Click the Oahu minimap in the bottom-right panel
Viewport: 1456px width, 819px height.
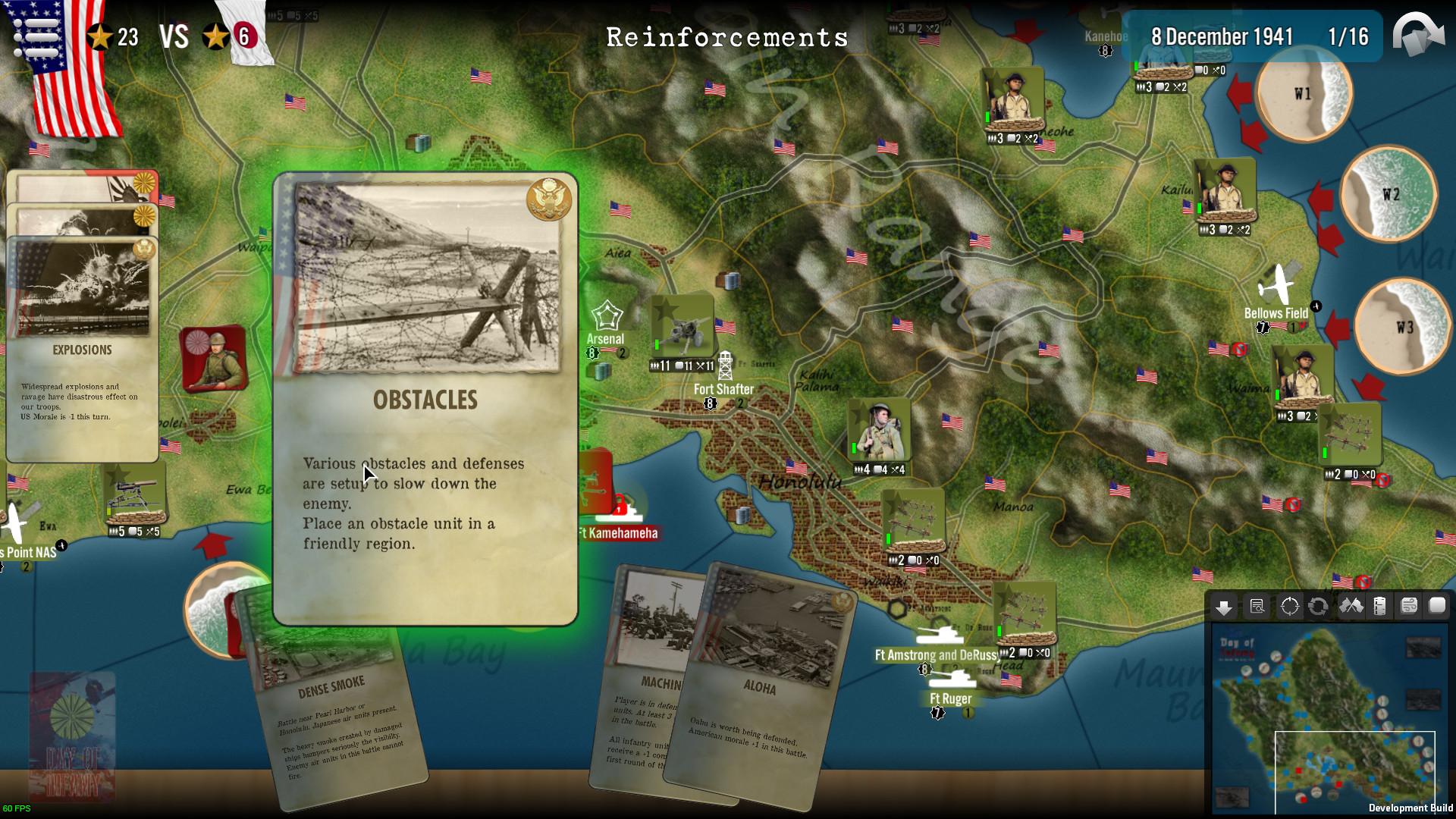[1331, 720]
